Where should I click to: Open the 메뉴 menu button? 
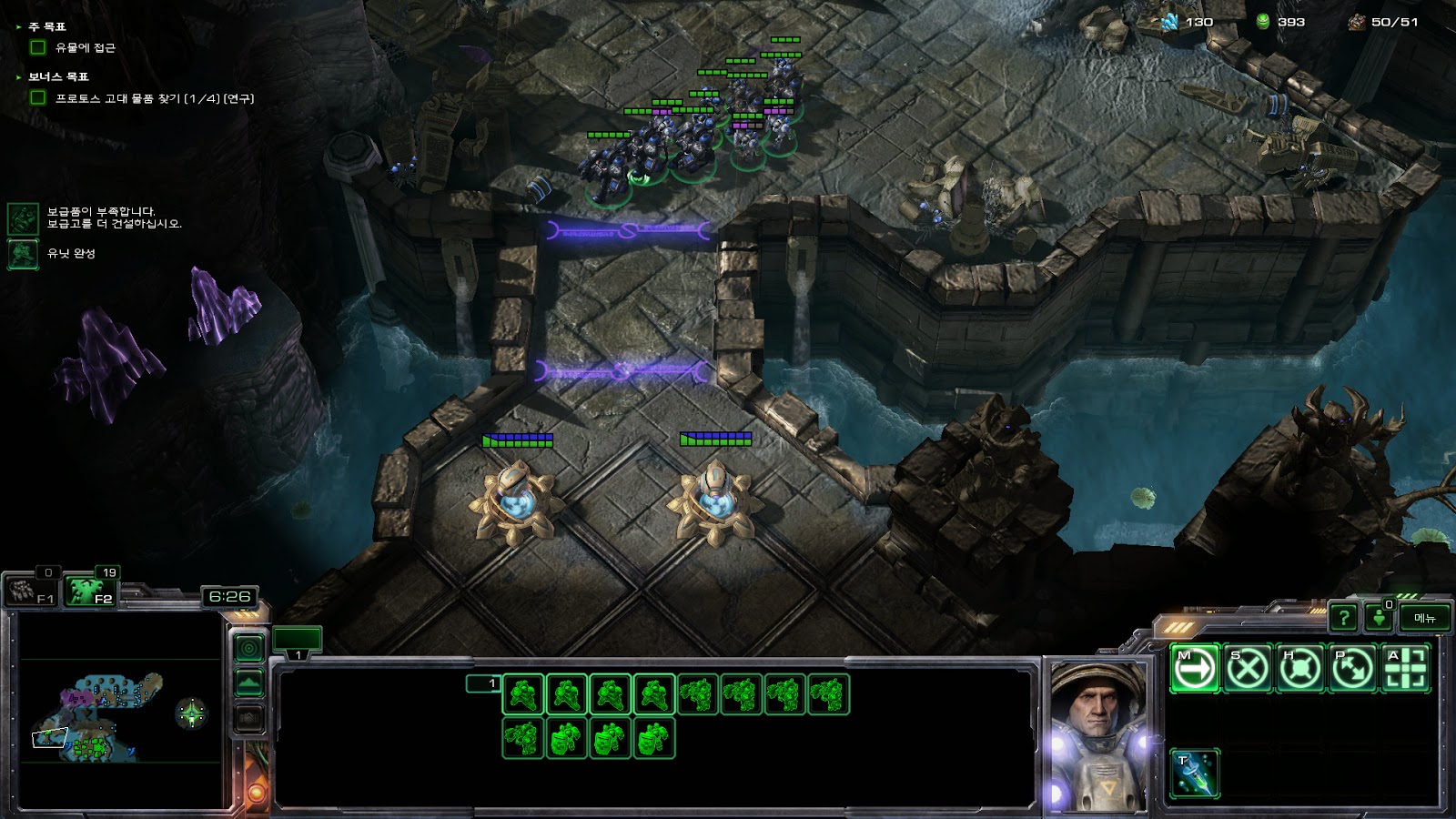[x=1425, y=618]
